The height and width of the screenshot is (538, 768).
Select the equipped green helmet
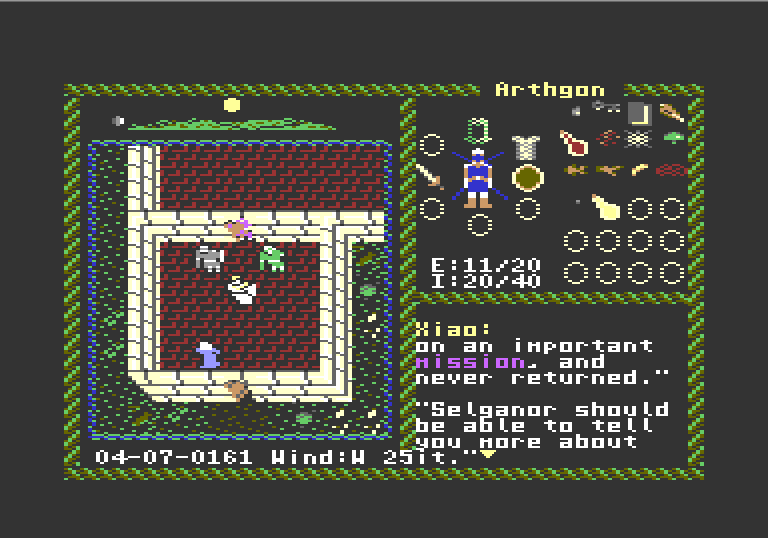coord(479,131)
